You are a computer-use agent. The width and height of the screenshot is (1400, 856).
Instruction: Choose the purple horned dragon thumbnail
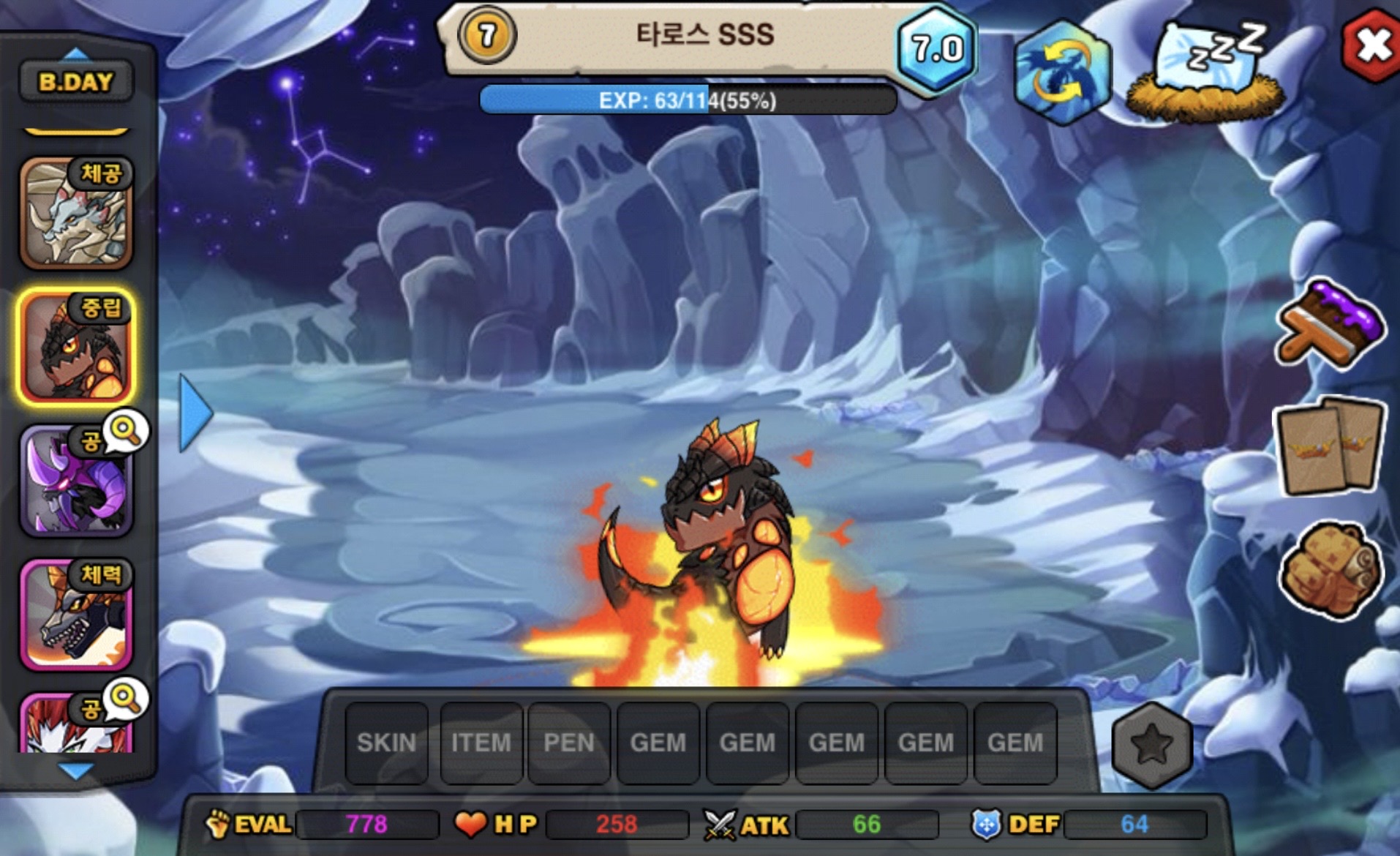point(76,481)
